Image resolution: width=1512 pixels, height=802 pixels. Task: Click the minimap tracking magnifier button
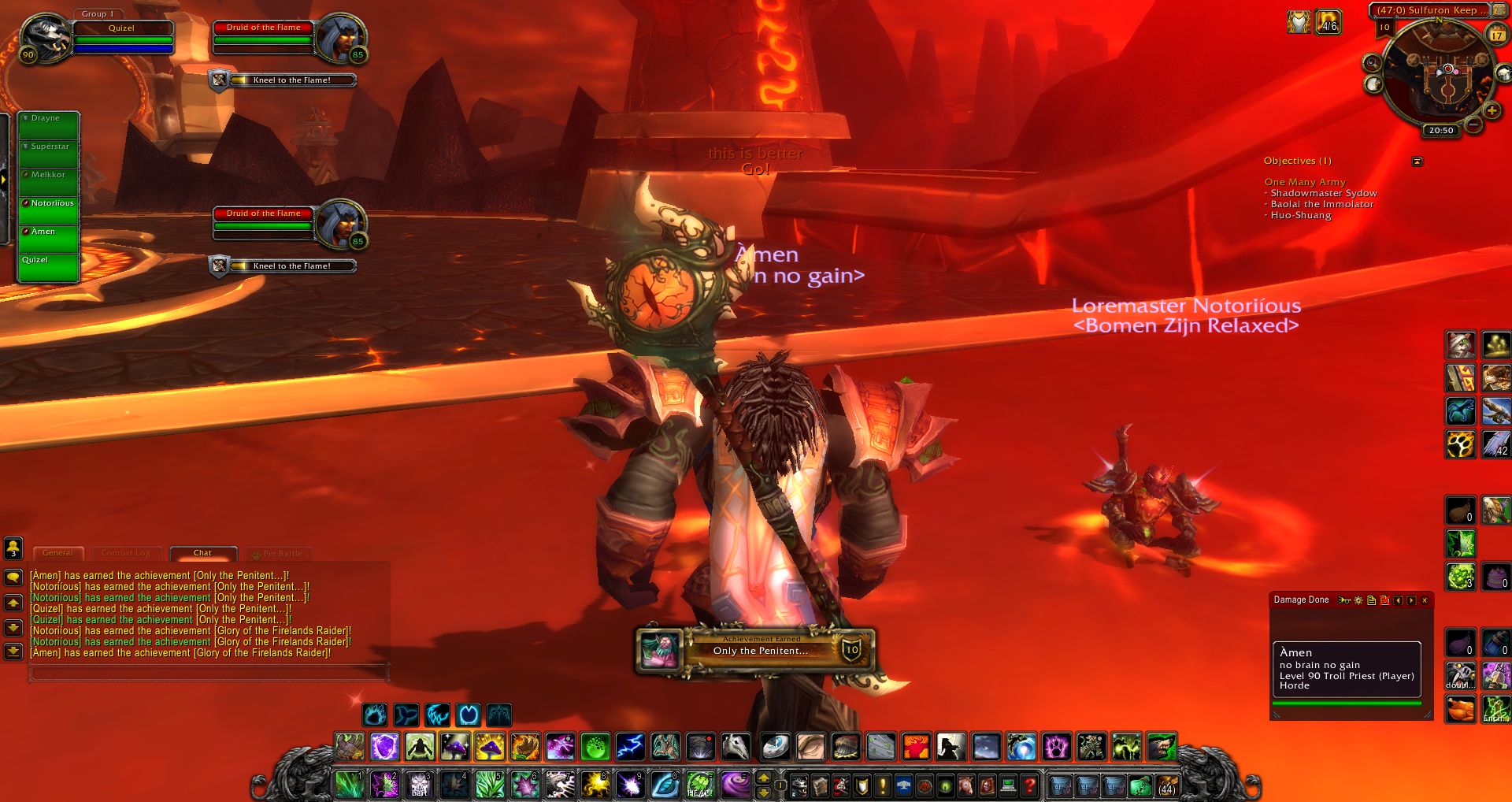coord(1372,63)
